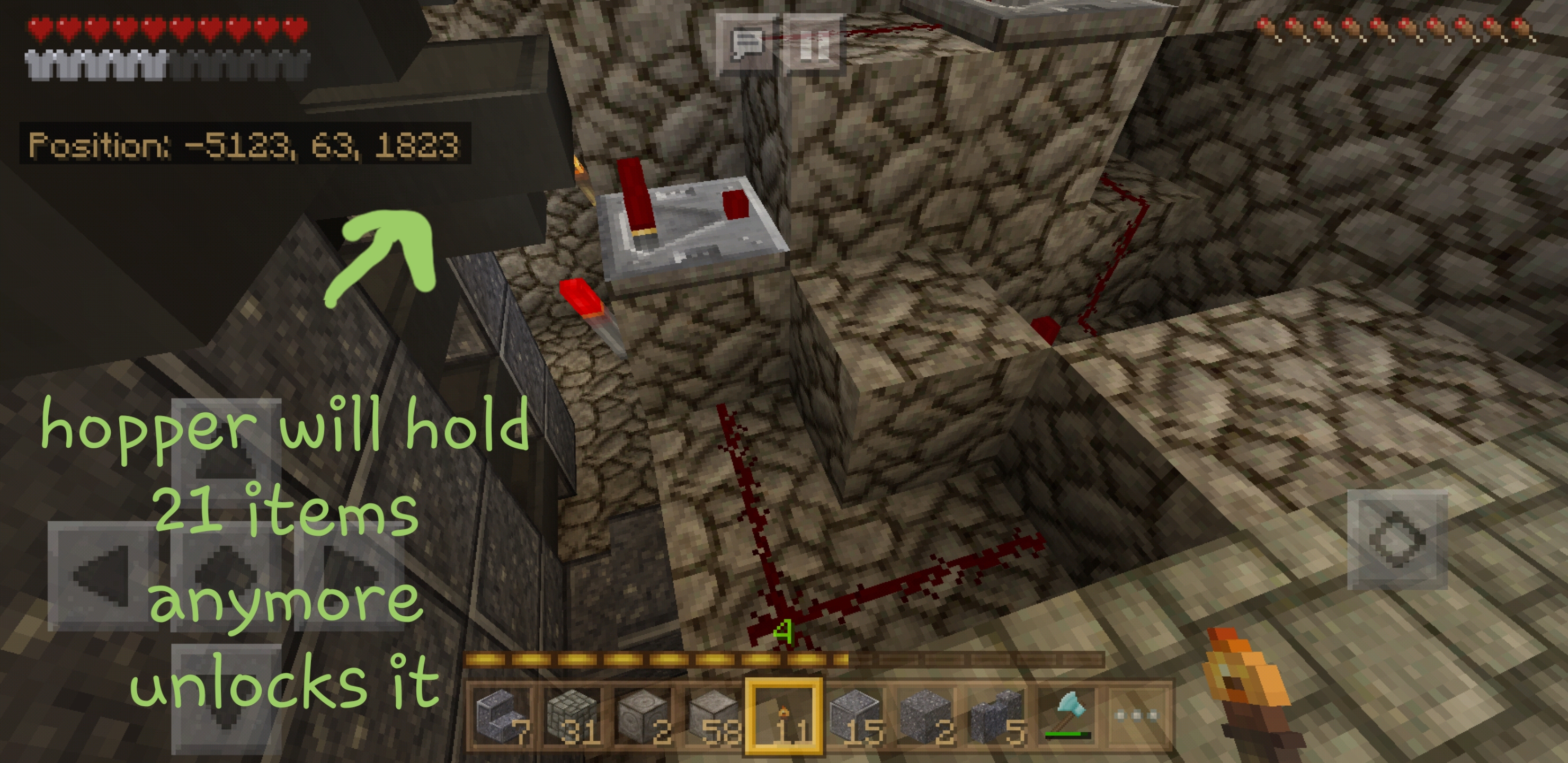Tap the move right arrow

tap(350, 575)
